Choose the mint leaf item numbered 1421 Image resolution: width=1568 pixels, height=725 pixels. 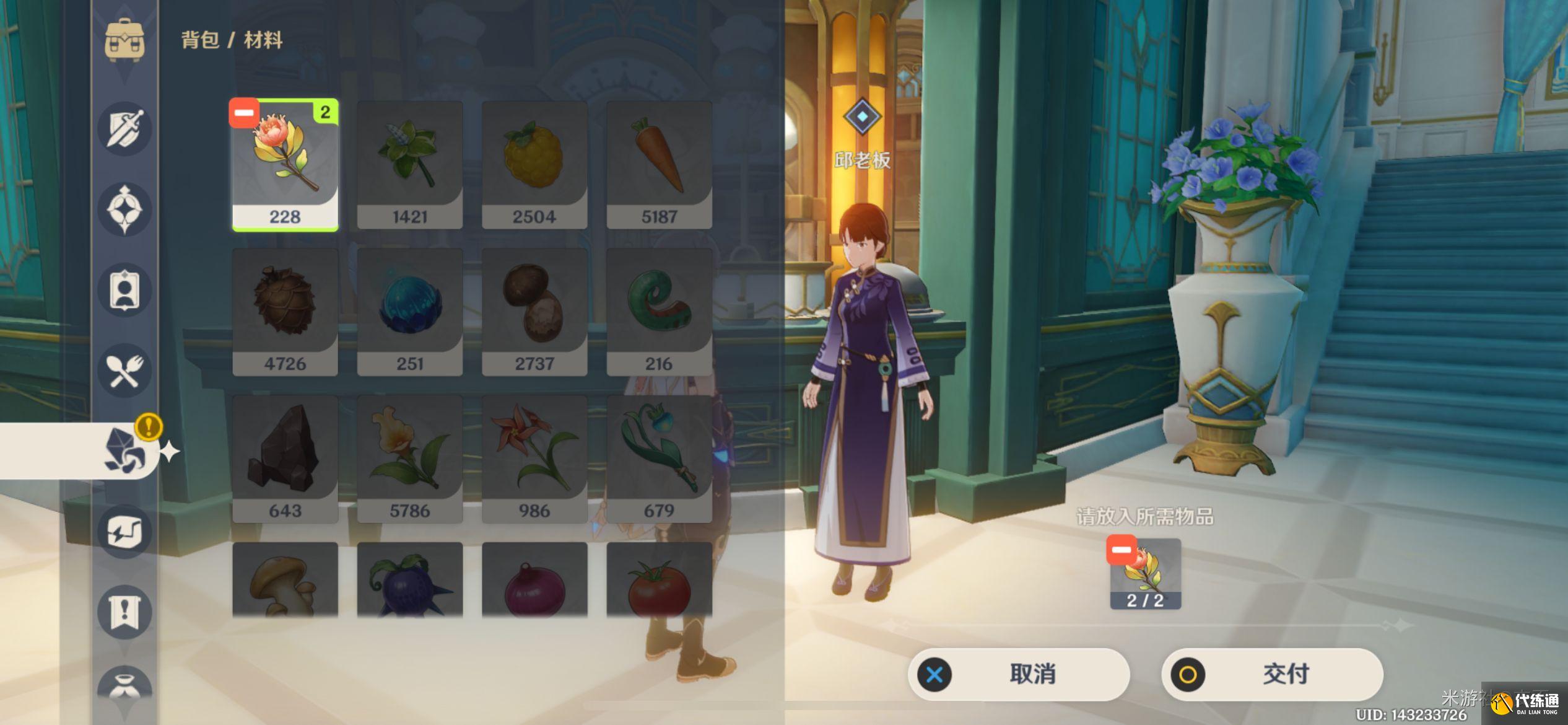(410, 165)
